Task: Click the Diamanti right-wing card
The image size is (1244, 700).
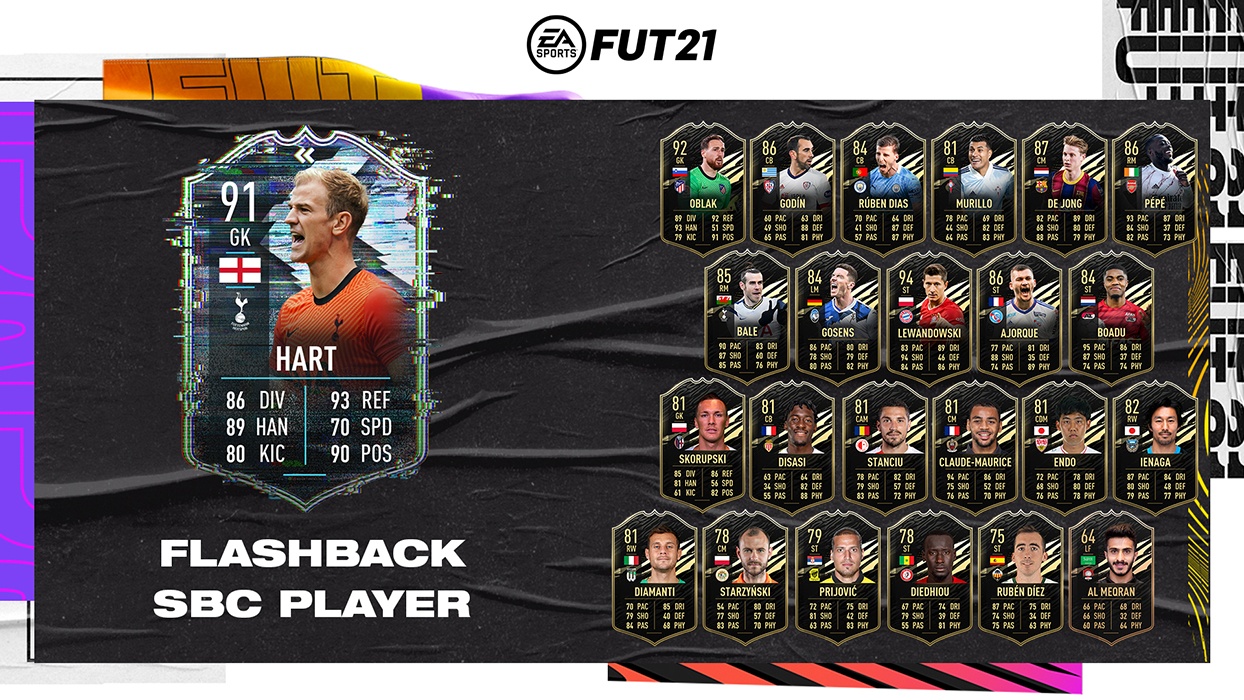Action: 654,577
